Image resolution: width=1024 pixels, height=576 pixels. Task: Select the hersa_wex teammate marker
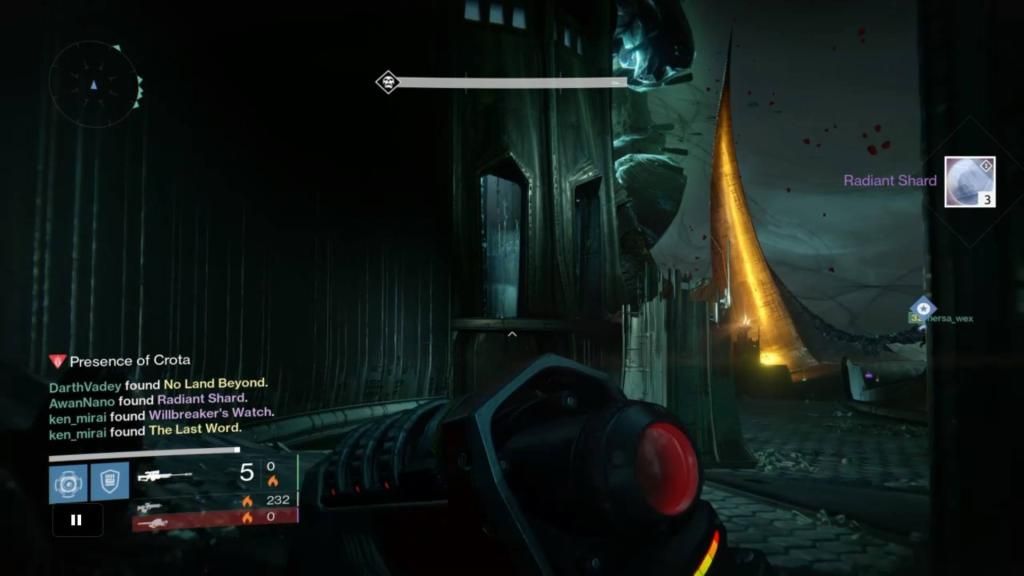click(x=923, y=308)
